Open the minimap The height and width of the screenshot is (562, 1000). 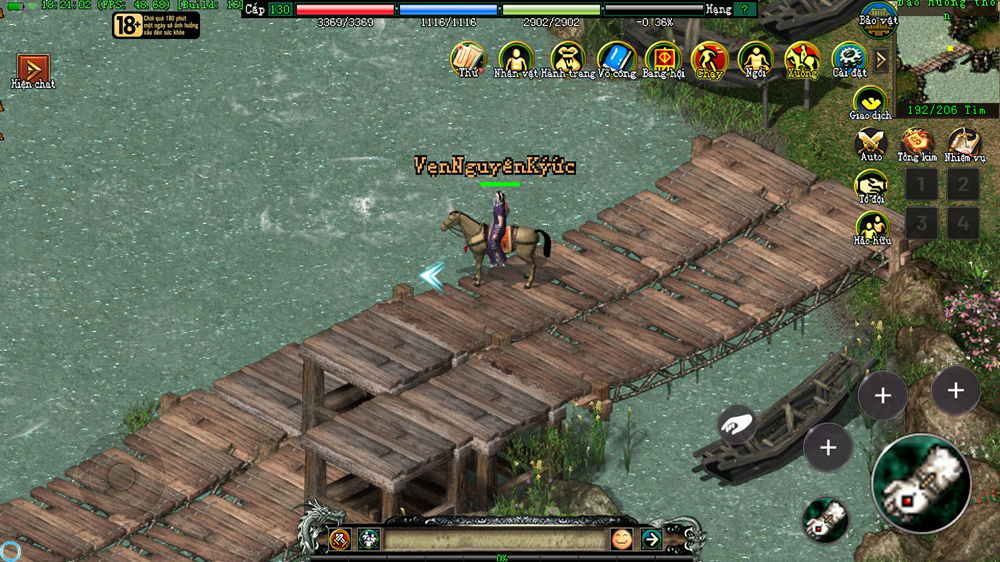tap(947, 55)
